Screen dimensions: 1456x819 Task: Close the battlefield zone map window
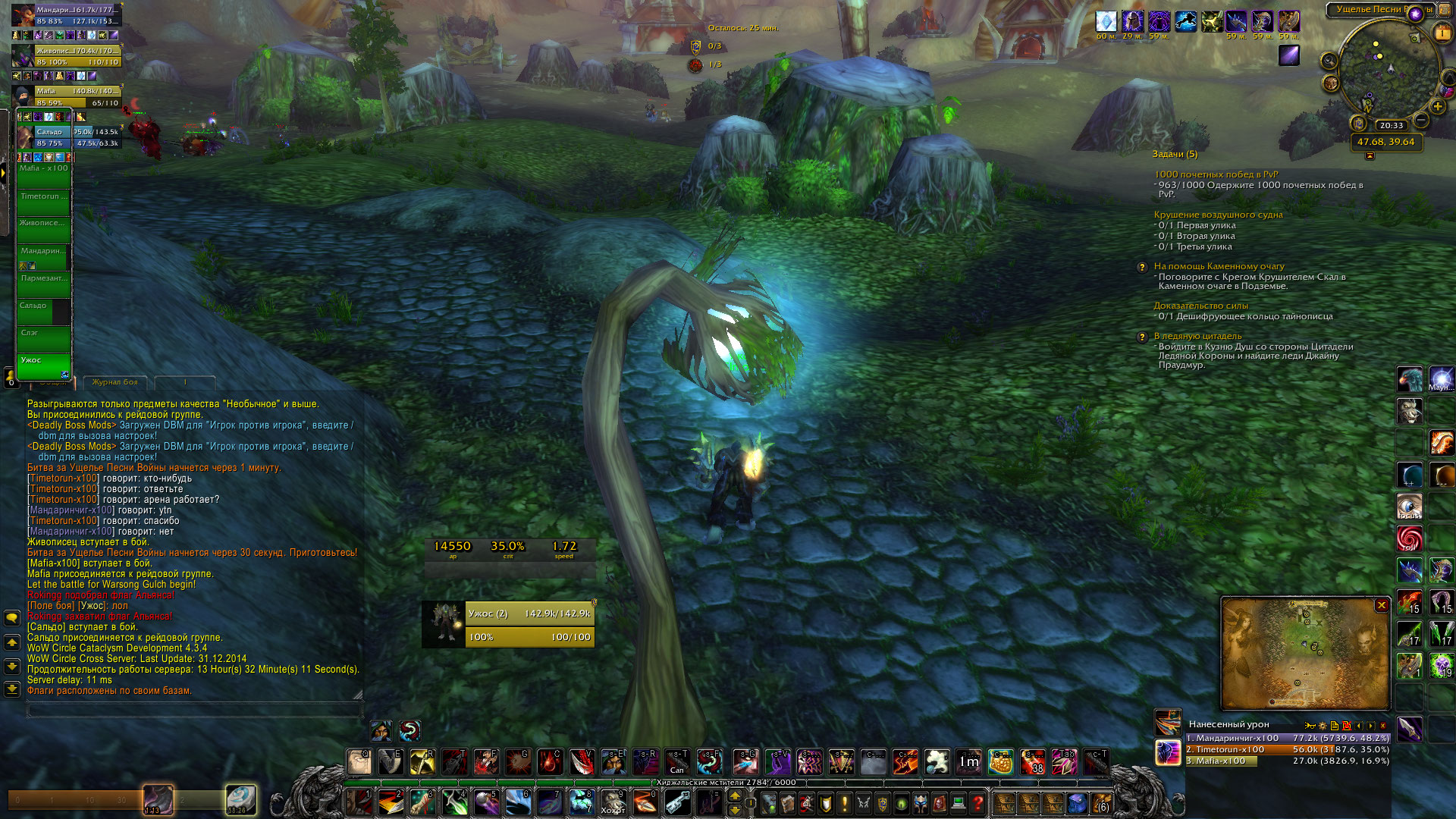1382,605
